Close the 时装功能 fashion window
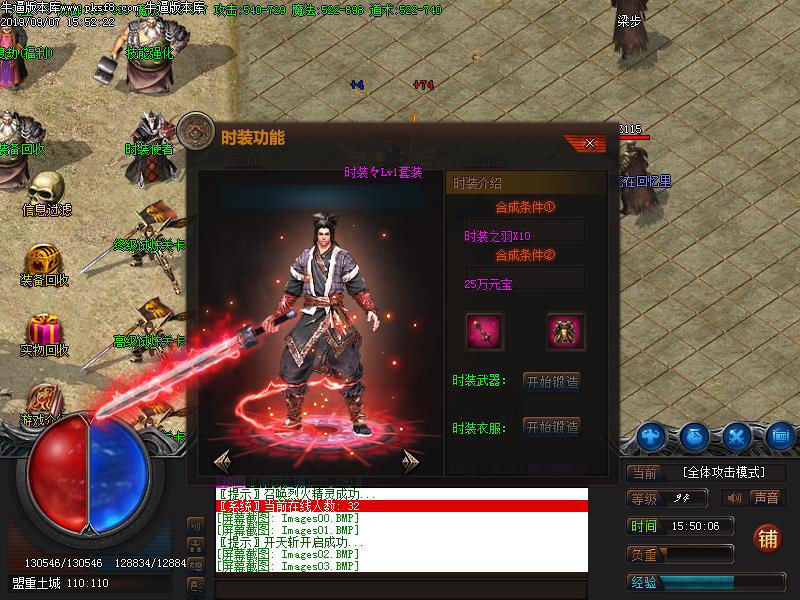The image size is (800, 600). (590, 143)
